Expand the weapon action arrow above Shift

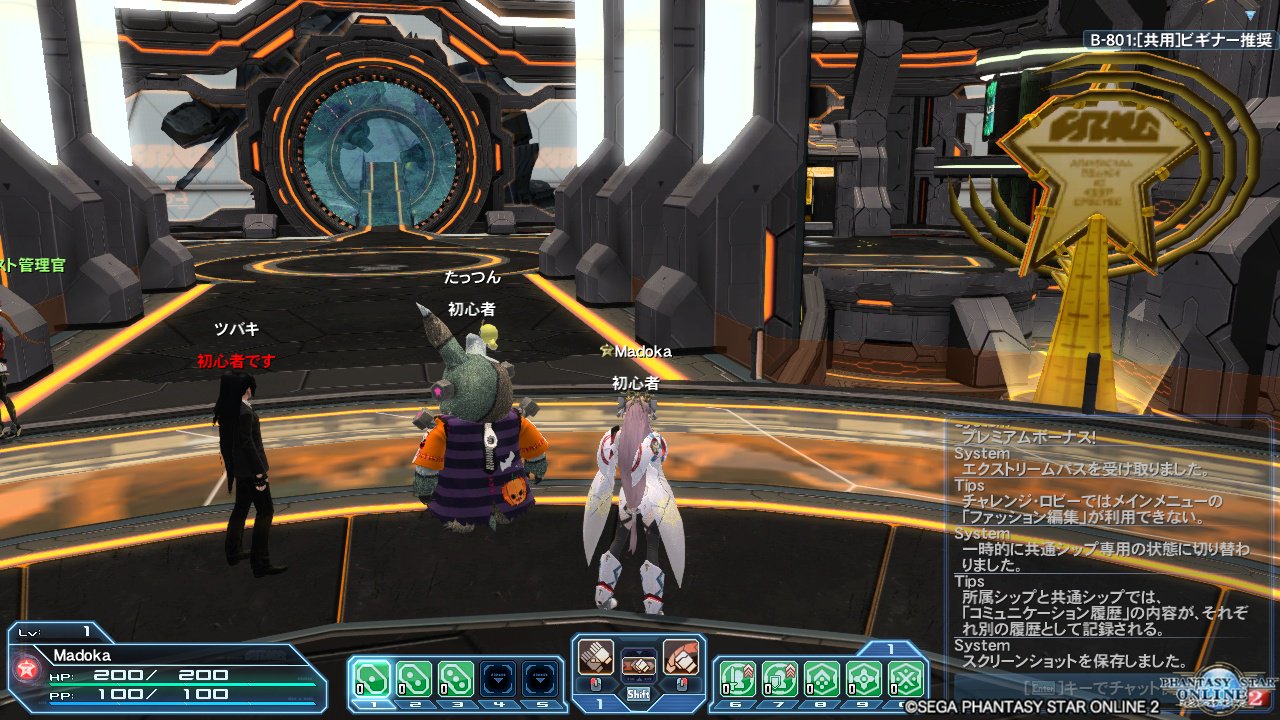coord(641,651)
